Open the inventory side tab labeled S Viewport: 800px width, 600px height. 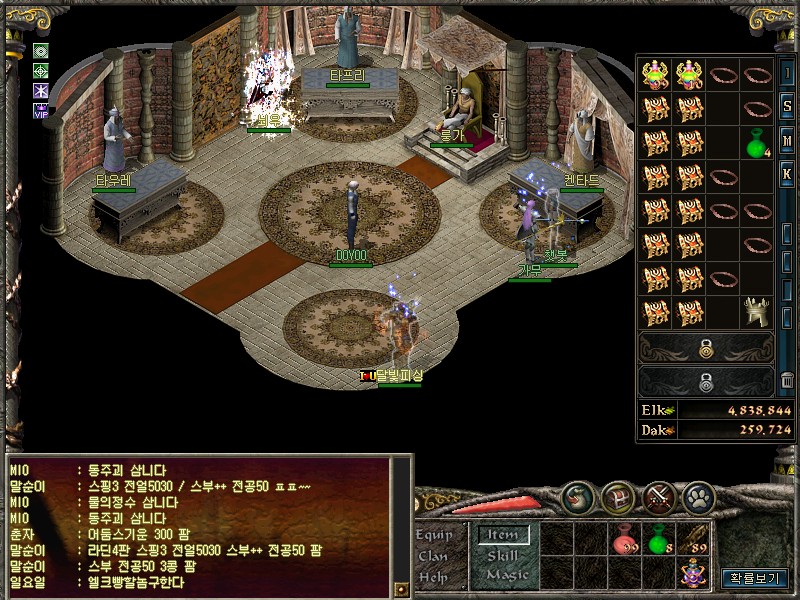tap(787, 105)
